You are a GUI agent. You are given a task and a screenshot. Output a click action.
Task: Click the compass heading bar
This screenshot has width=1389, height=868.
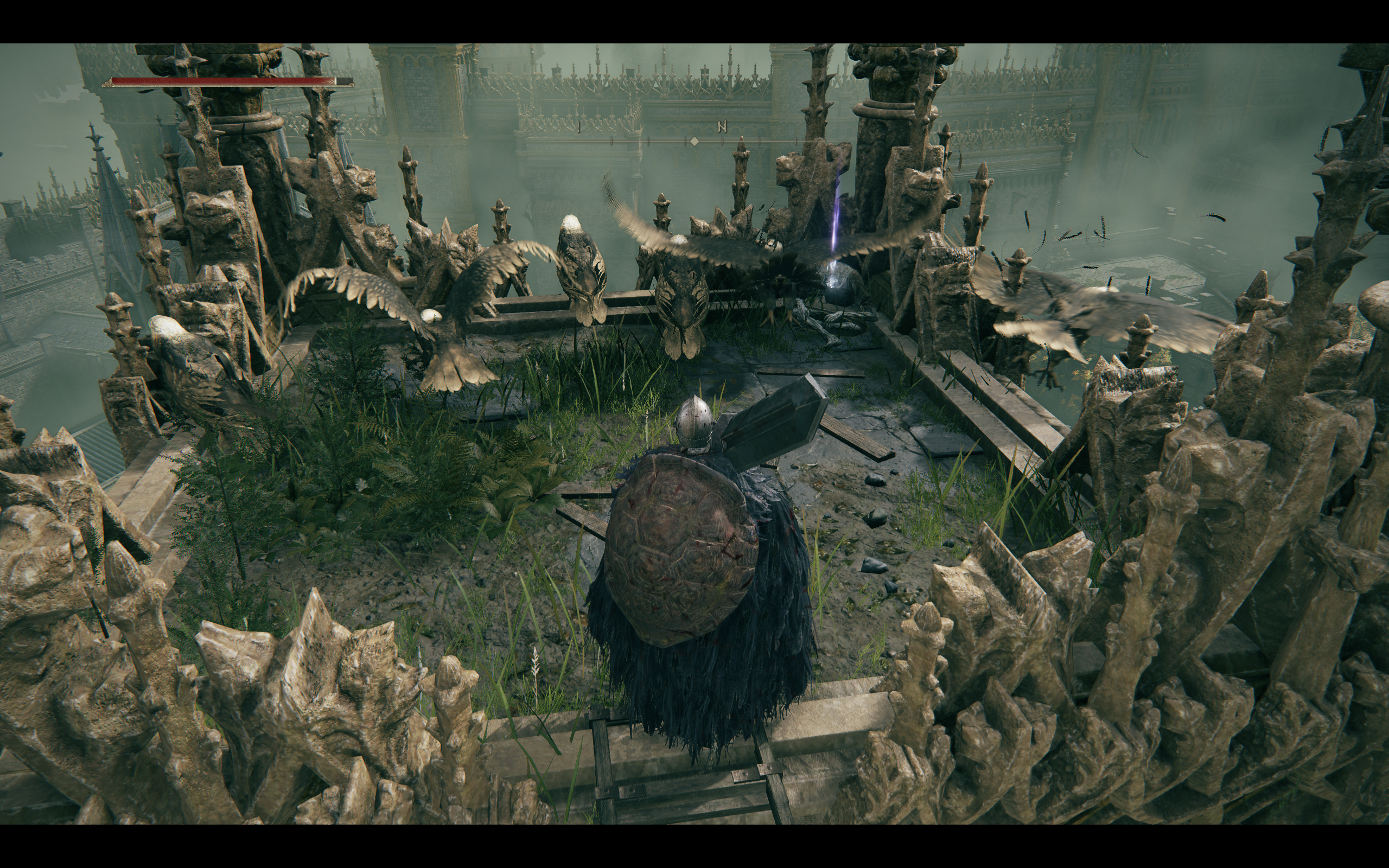[694, 140]
